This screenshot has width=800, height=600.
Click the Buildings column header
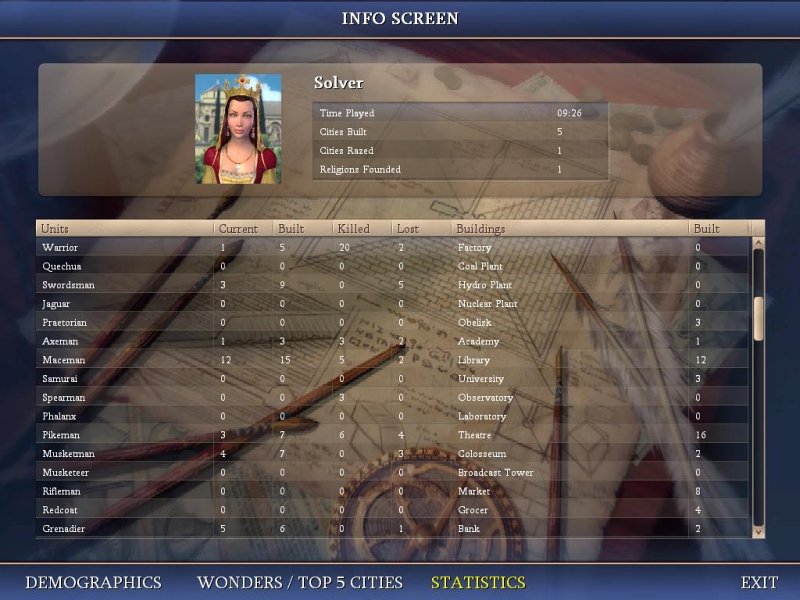tap(481, 229)
